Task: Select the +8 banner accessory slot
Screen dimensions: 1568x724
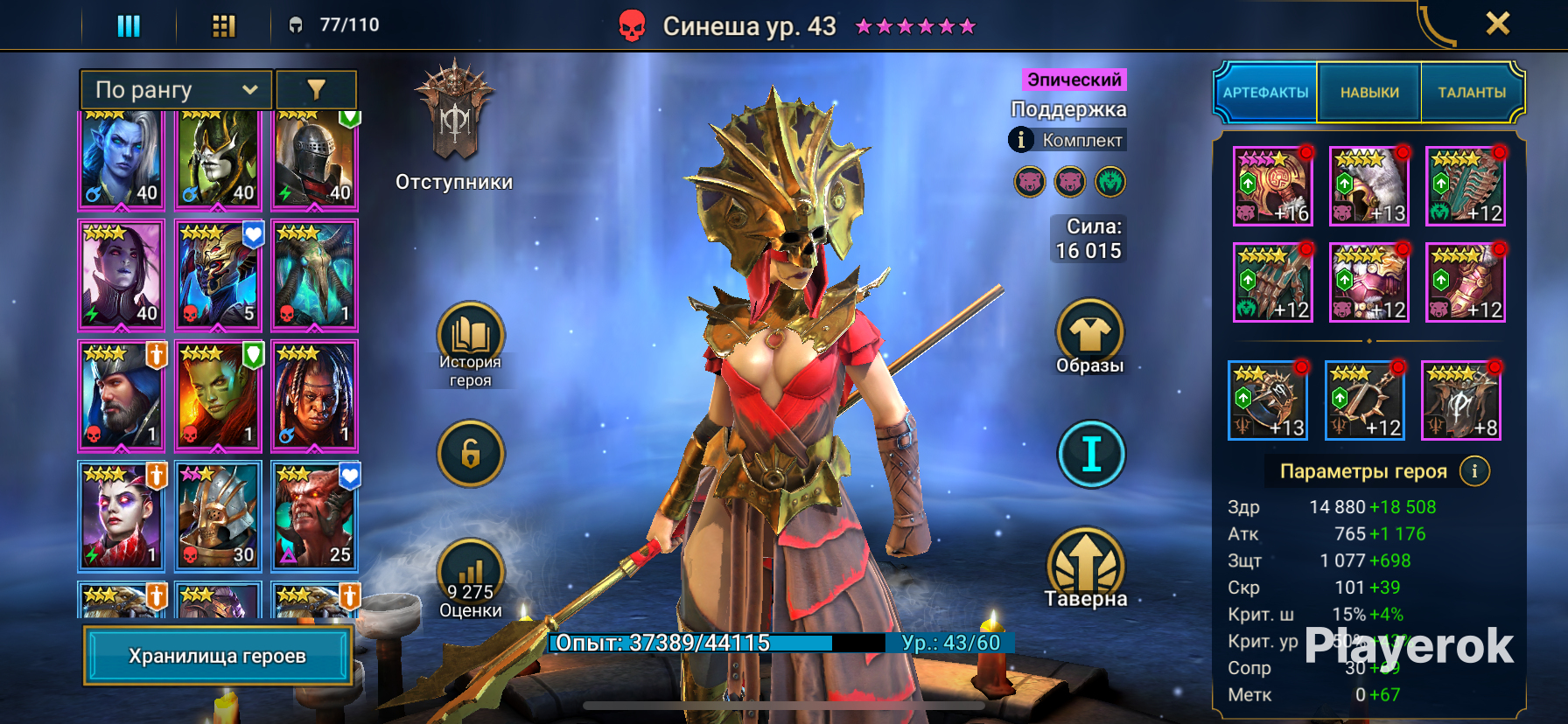Action: tap(1461, 400)
